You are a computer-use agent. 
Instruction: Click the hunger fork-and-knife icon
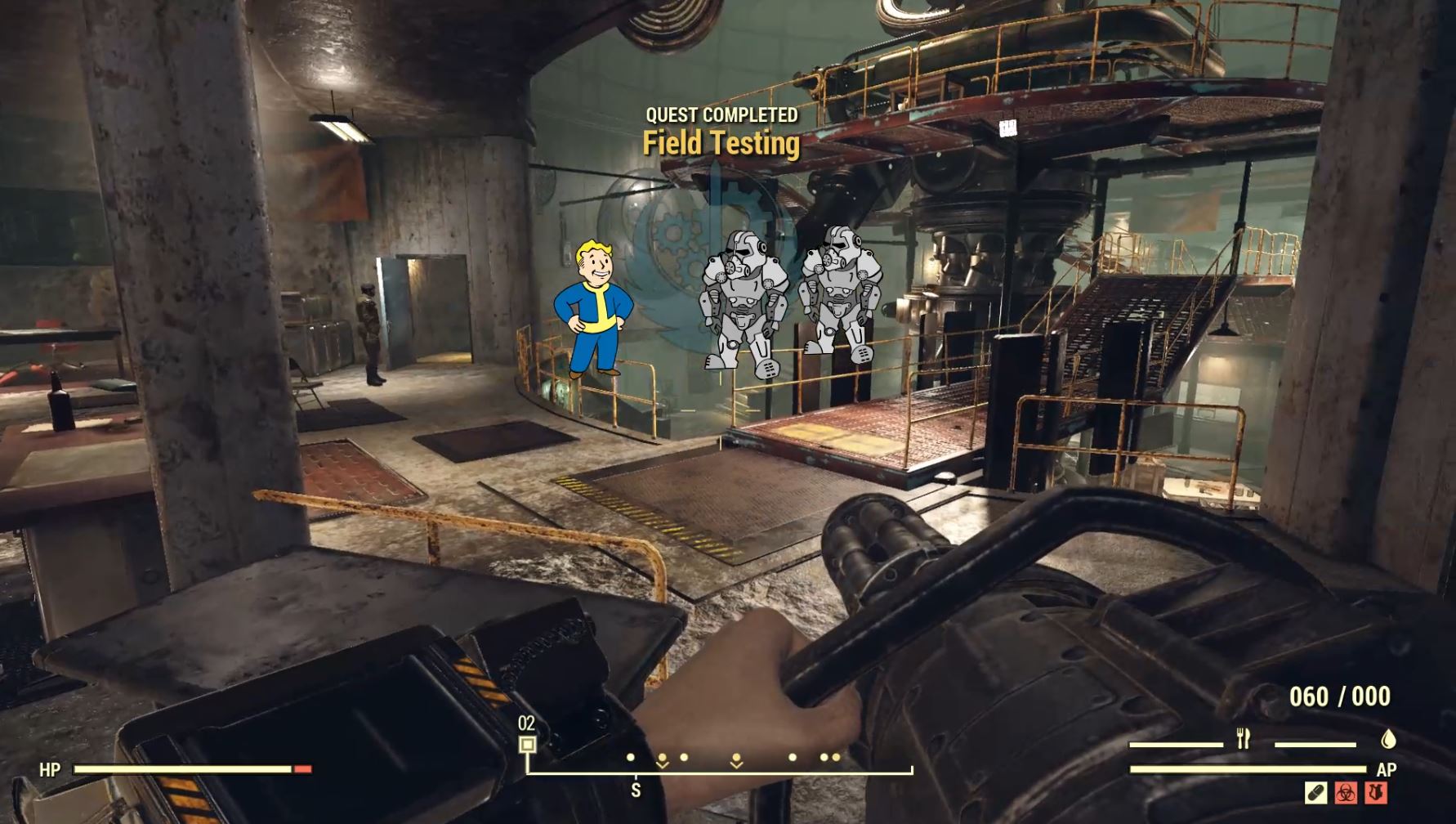(1243, 737)
